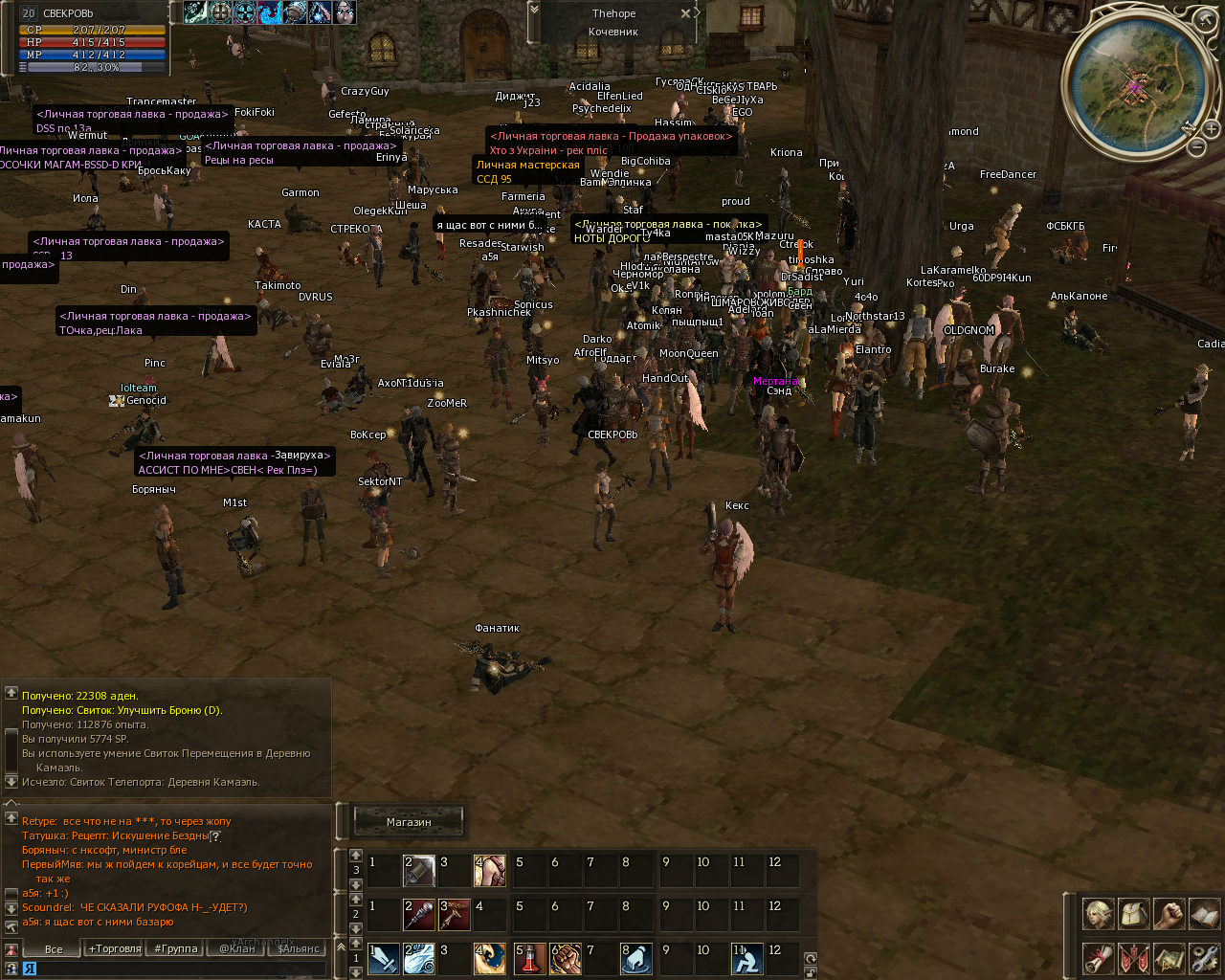This screenshot has height=980, width=1225.
Task: Open the Магазин shop button
Action: (409, 821)
